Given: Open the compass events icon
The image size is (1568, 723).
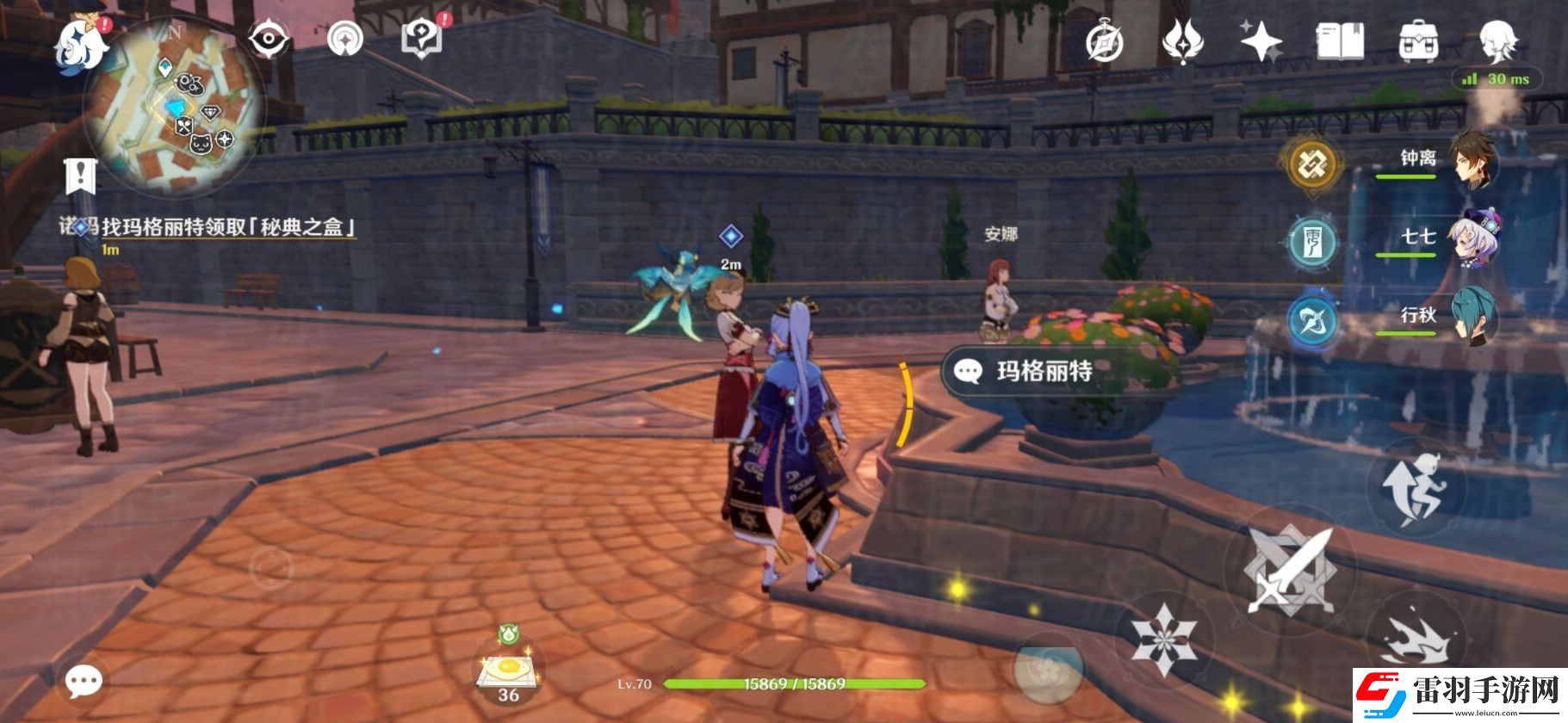Looking at the screenshot, I should click(x=1105, y=41).
